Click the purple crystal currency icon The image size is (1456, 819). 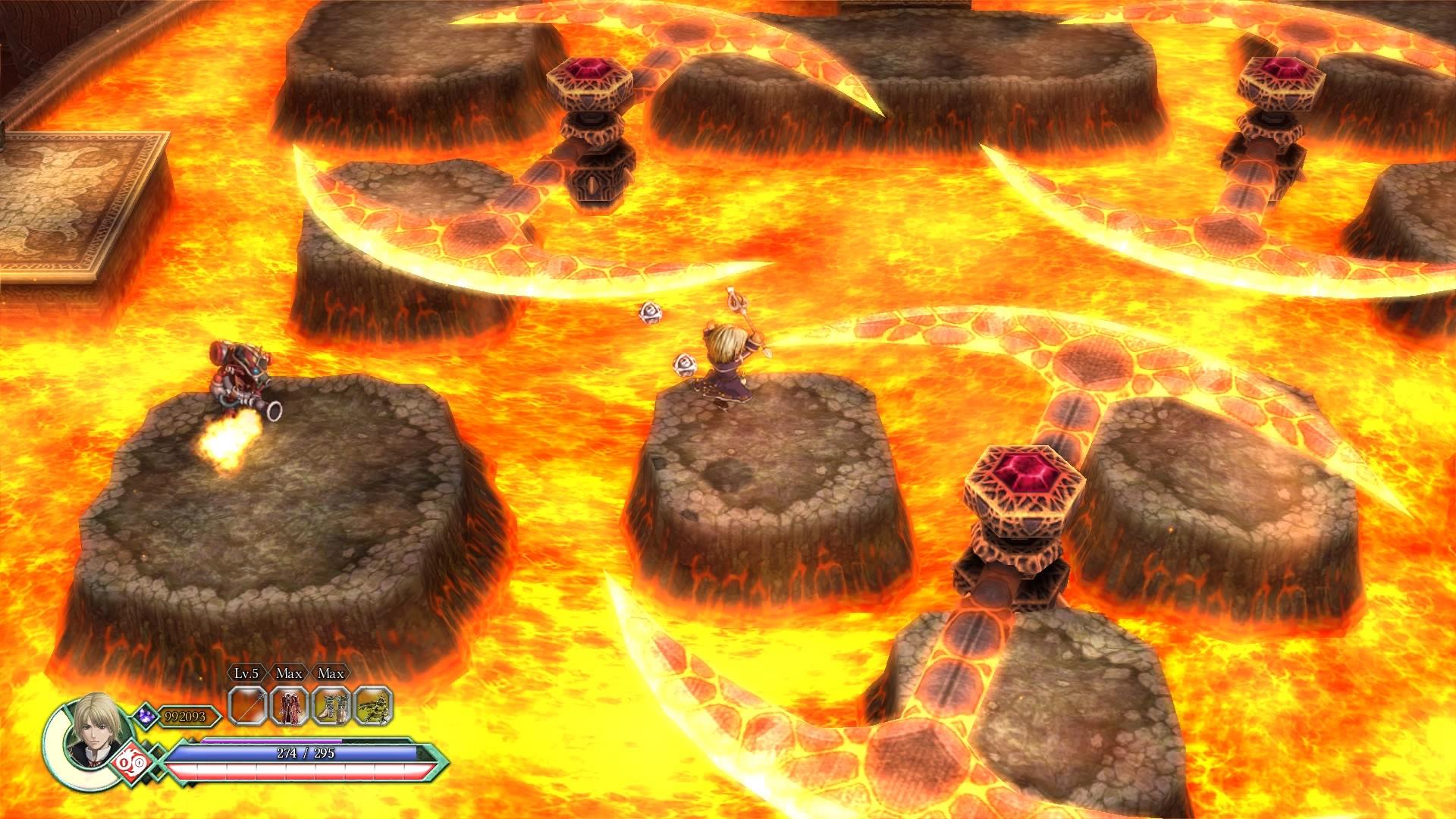pos(146,716)
